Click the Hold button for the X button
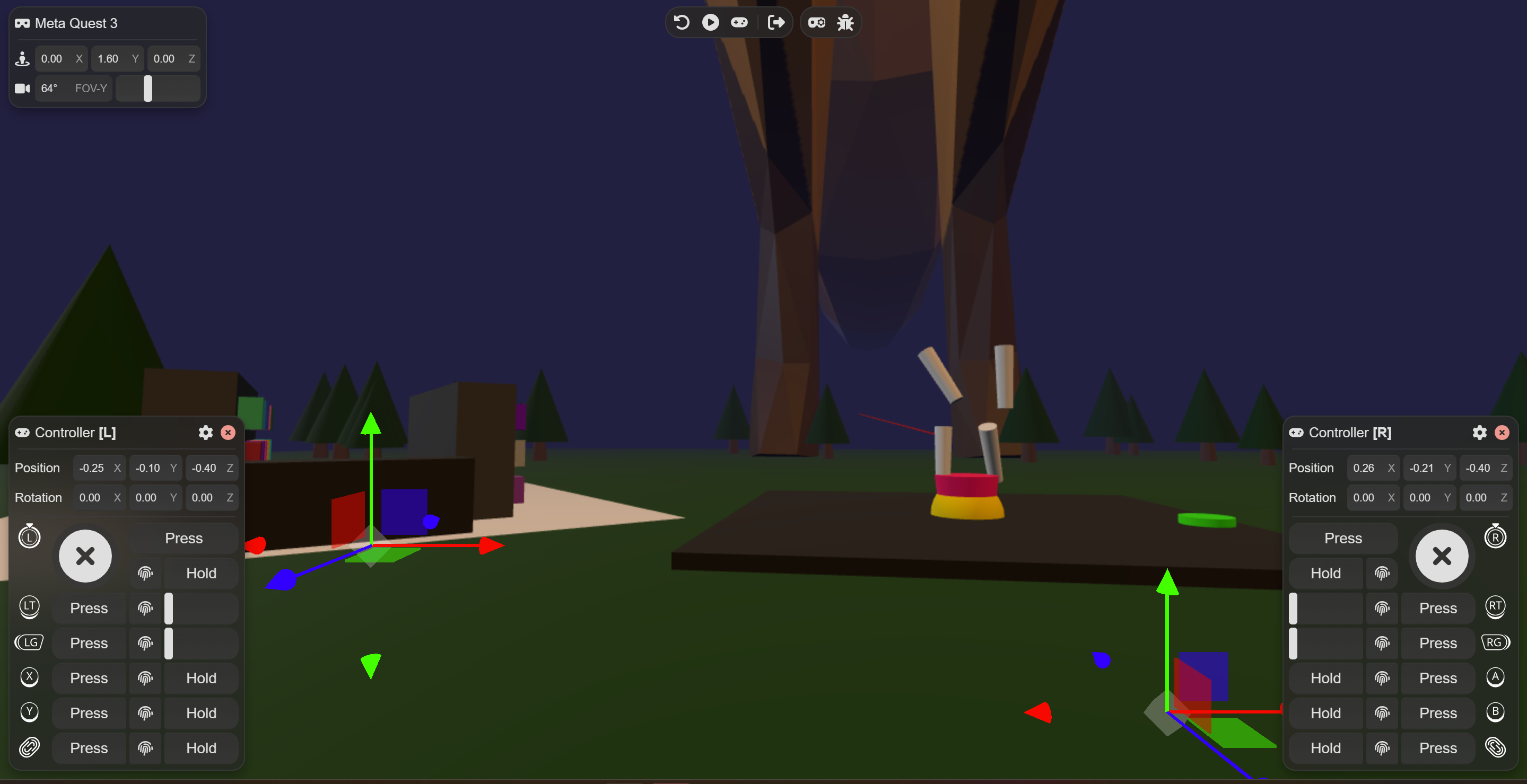The height and width of the screenshot is (784, 1527). tap(201, 678)
